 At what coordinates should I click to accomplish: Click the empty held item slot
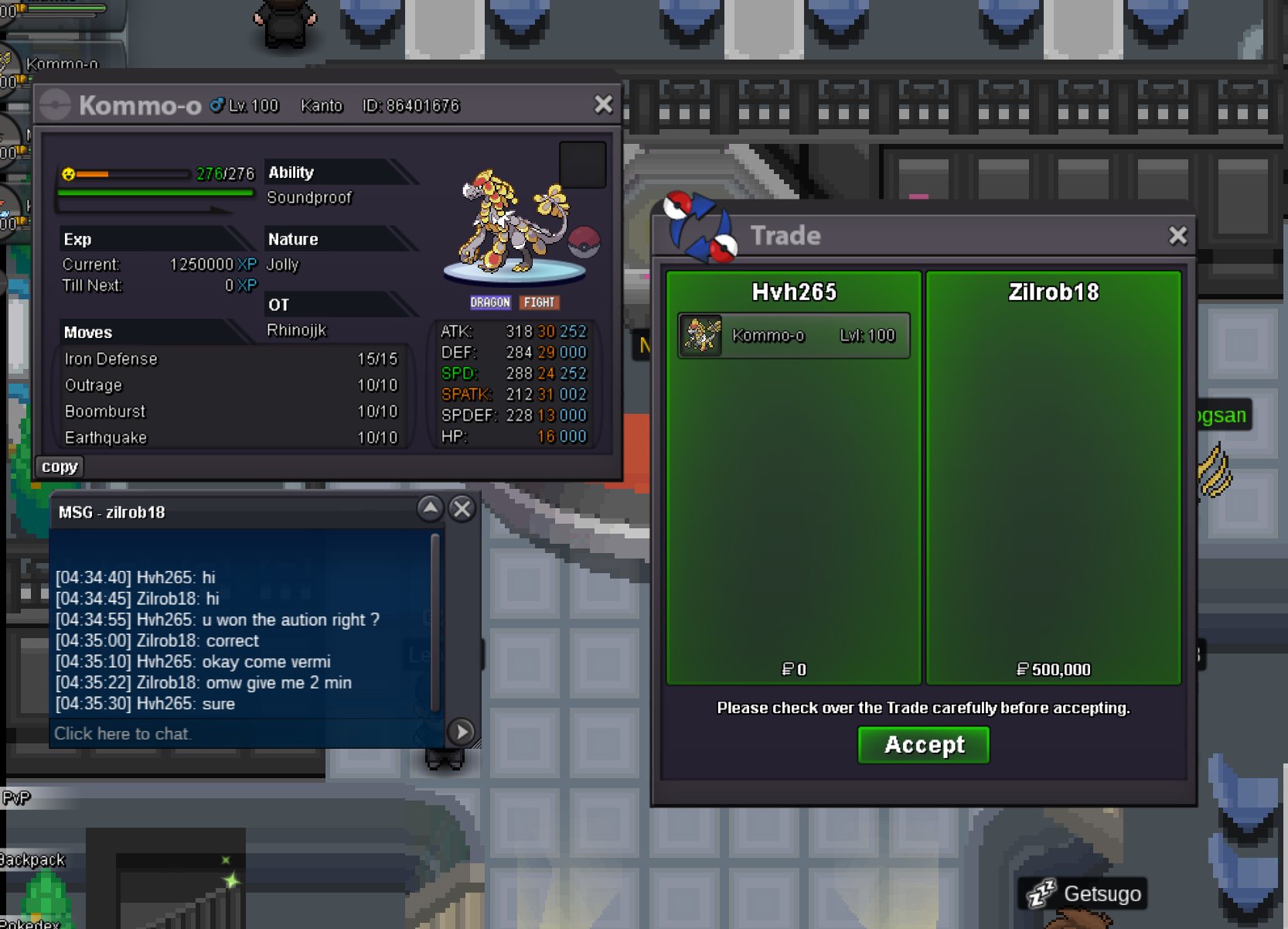point(582,165)
